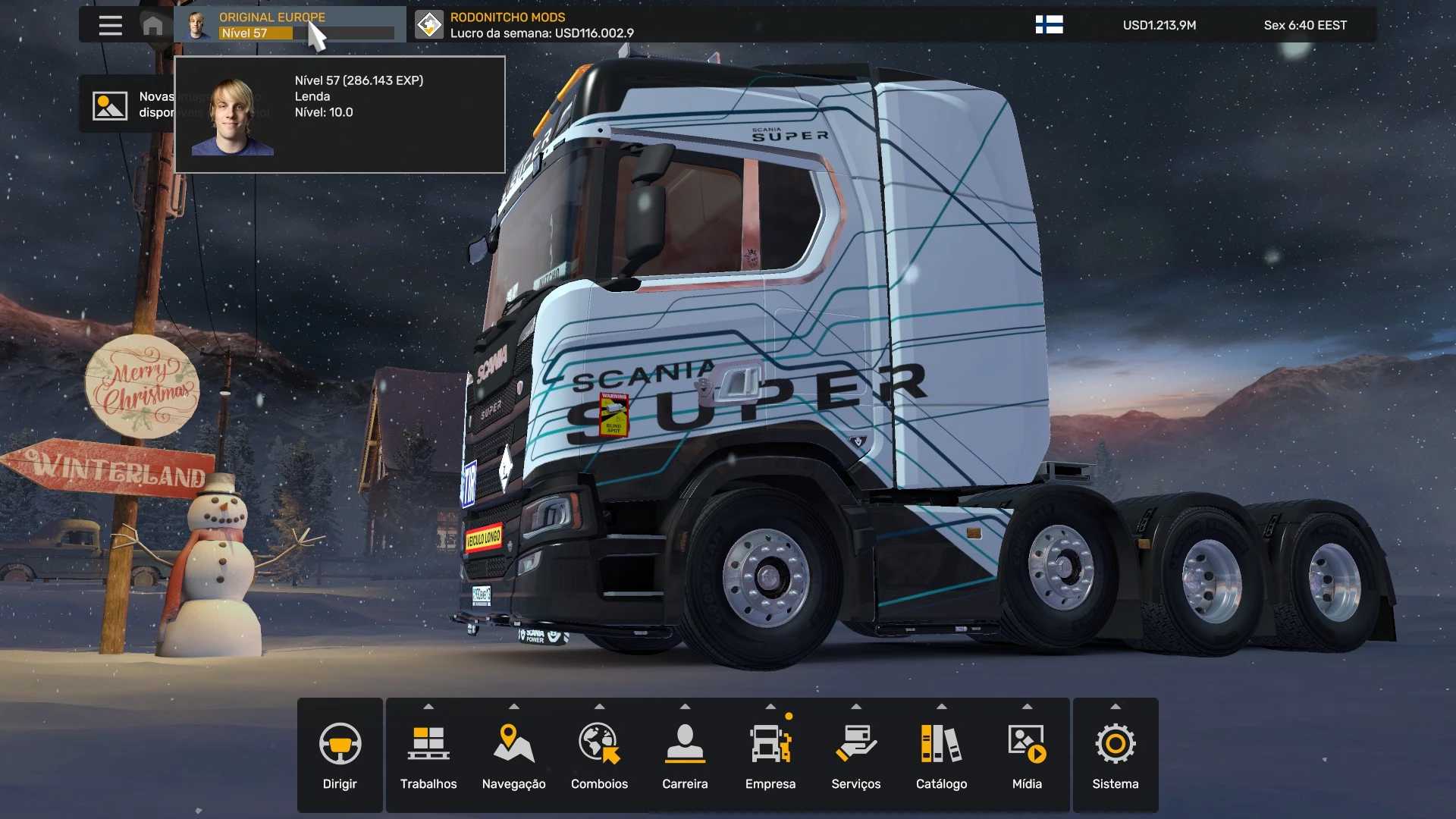Open the Comboios convoy menu
The width and height of the screenshot is (1456, 819).
tap(599, 755)
